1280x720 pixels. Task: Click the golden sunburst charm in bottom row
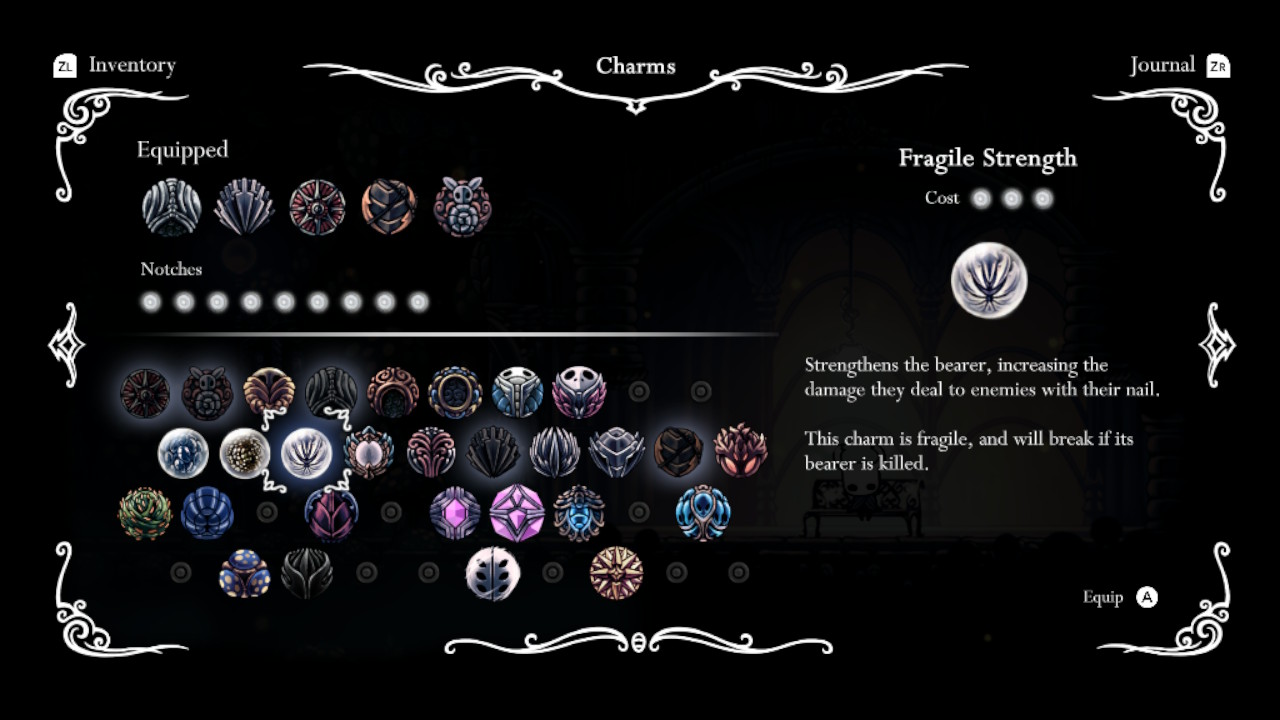click(615, 570)
